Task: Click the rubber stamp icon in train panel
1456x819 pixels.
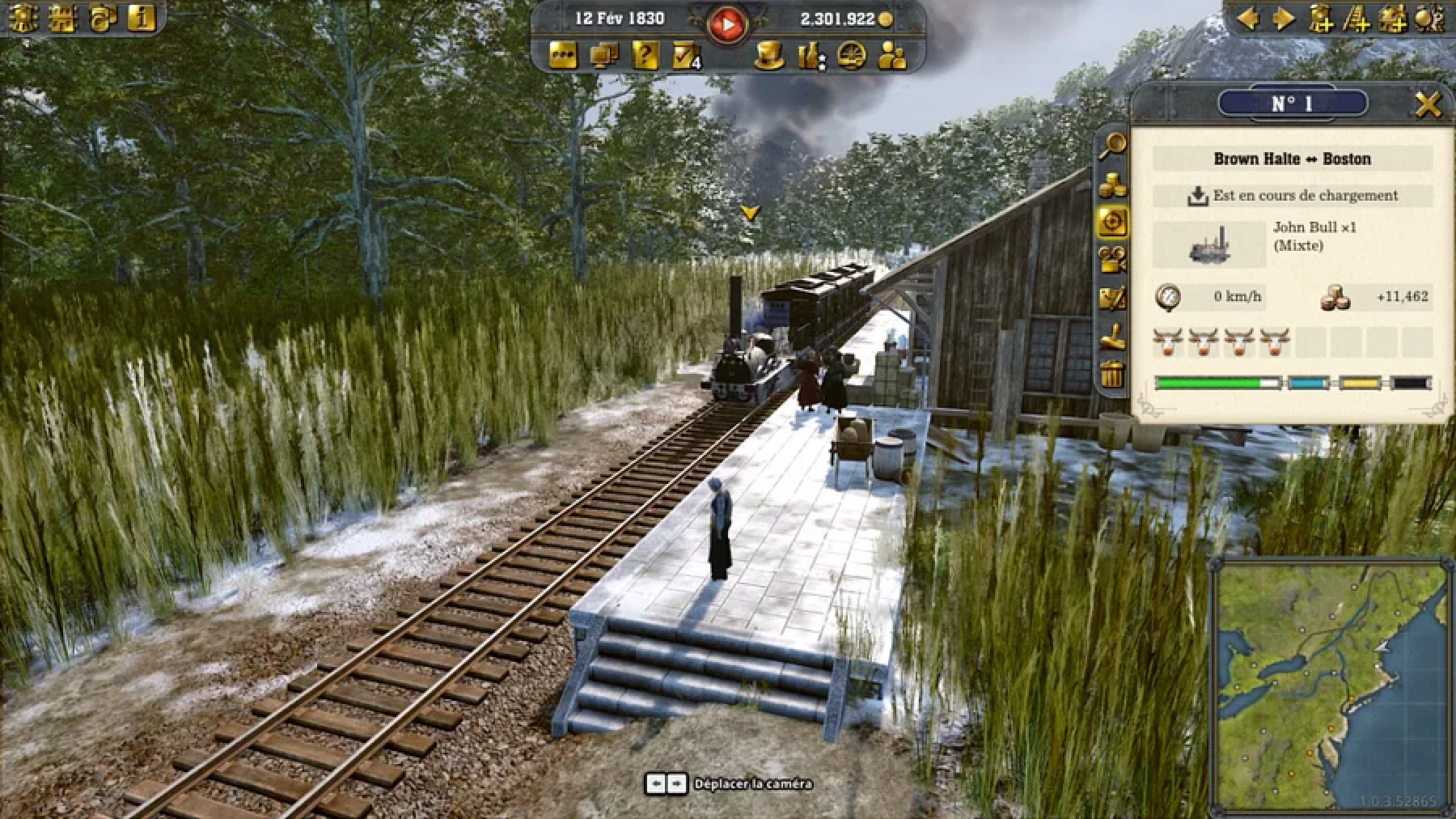Action: pos(1112,336)
